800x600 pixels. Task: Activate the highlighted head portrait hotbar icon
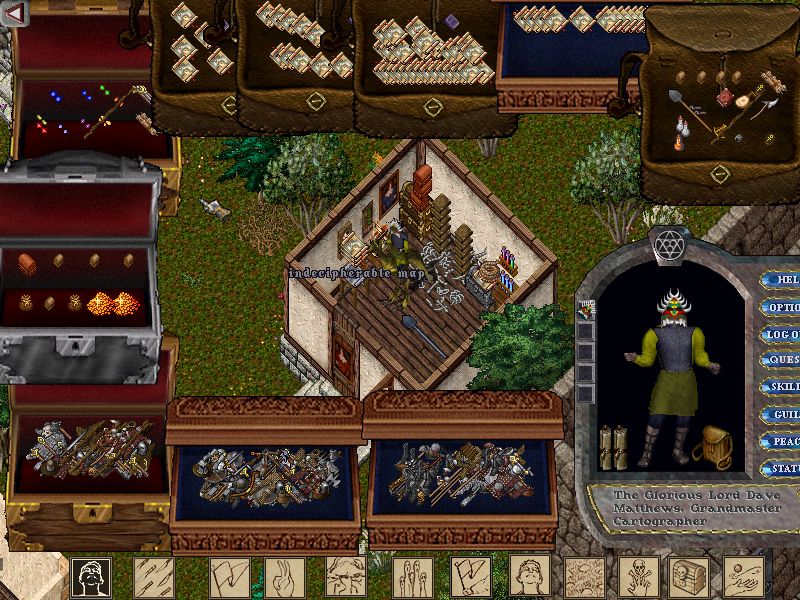[91, 577]
